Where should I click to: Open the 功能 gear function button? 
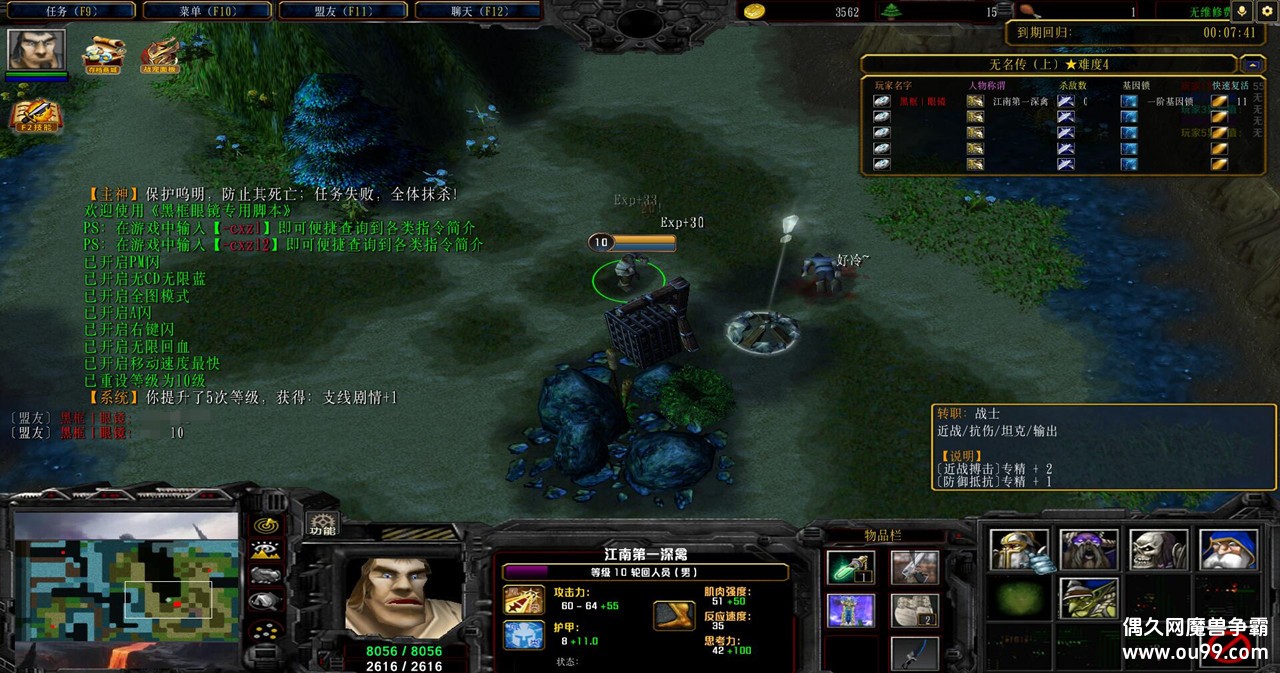click(322, 524)
